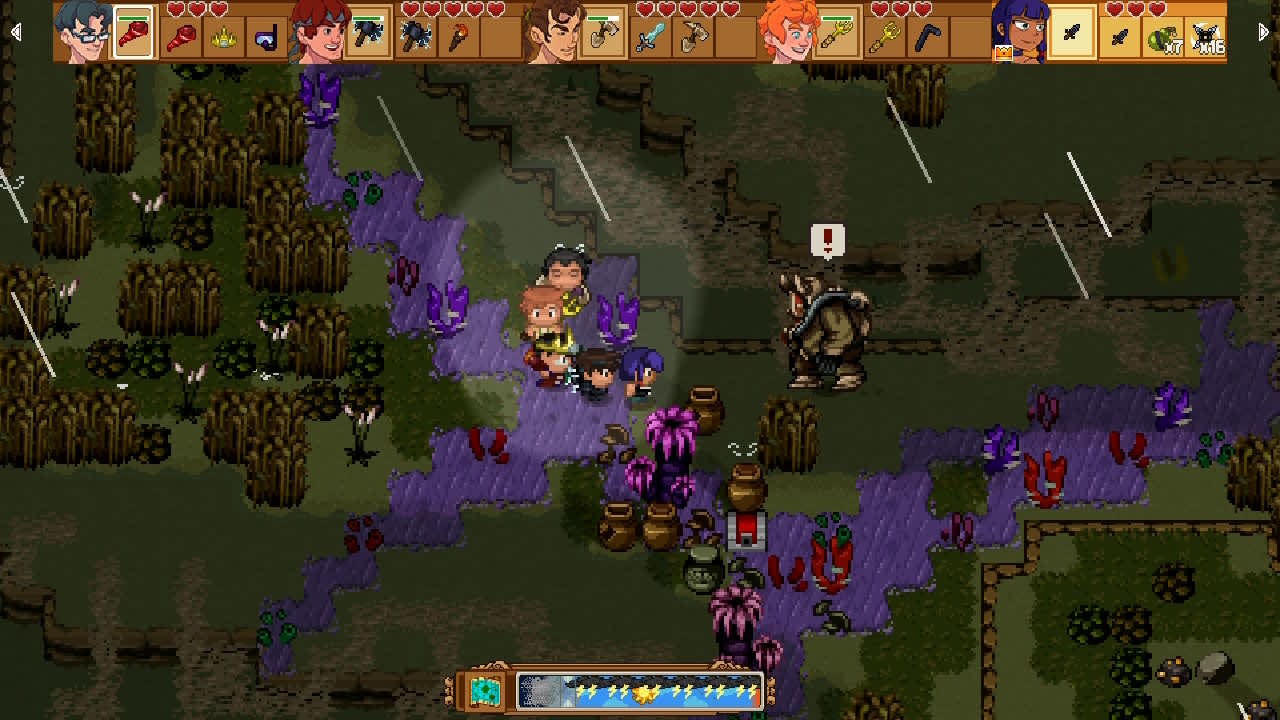Select the purple snorkel mask item
The image size is (1280, 720).
tap(266, 38)
